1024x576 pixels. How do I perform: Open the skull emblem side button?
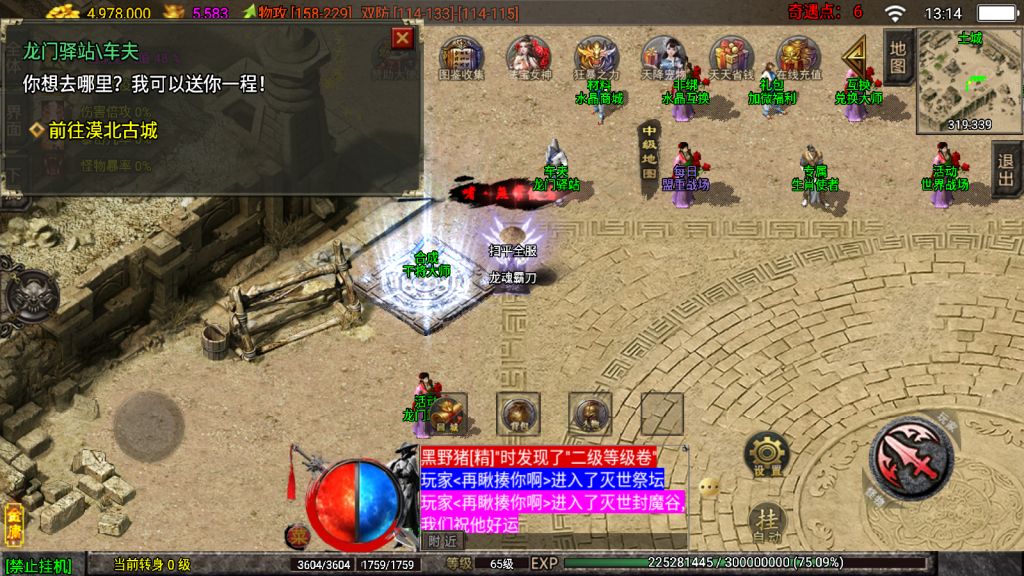pyautogui.click(x=30, y=296)
